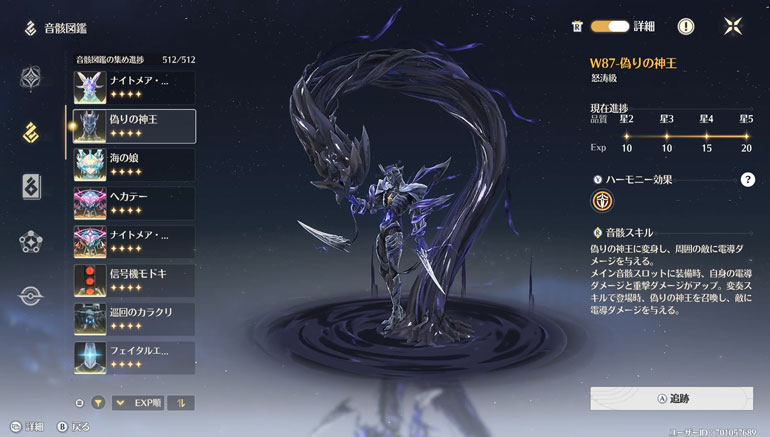This screenshot has width=770, height=437.
Task: Select 信号機モドキ from the list
Action: pyautogui.click(x=134, y=281)
